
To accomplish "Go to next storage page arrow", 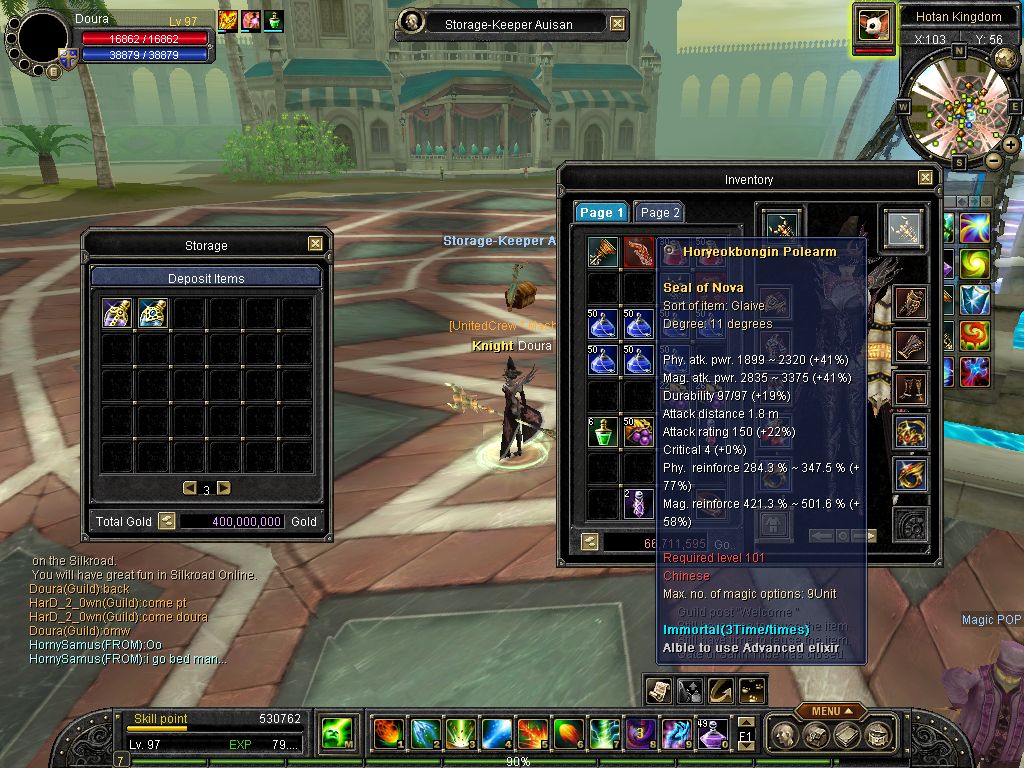I will coord(224,488).
